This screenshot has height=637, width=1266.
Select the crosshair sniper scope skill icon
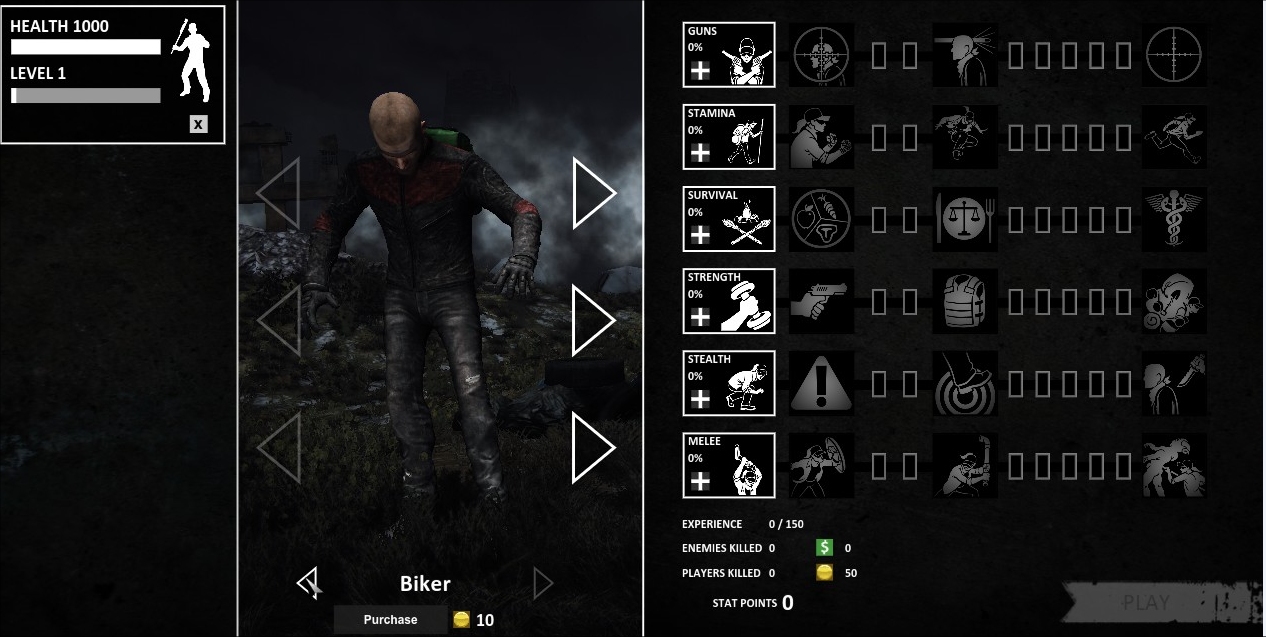coord(1174,55)
